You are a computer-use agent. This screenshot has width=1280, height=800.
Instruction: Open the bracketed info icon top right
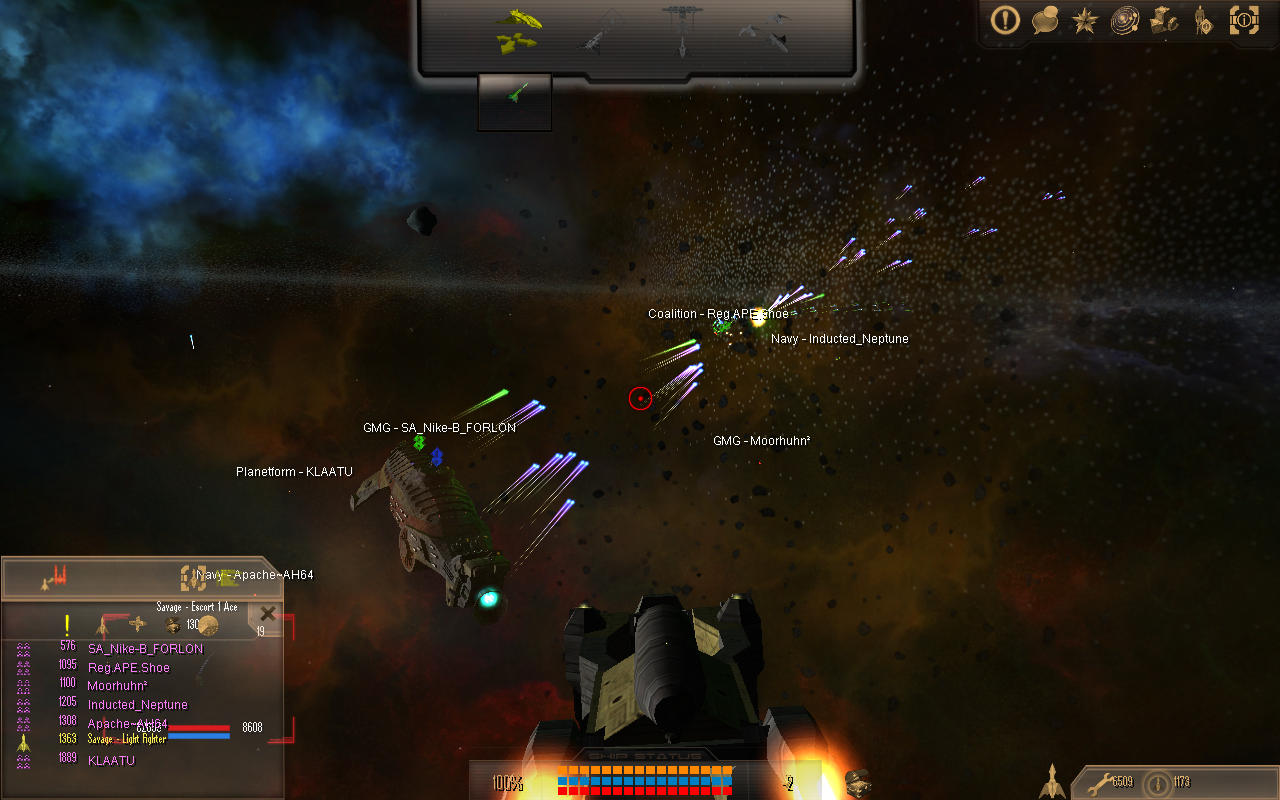pos(1244,20)
